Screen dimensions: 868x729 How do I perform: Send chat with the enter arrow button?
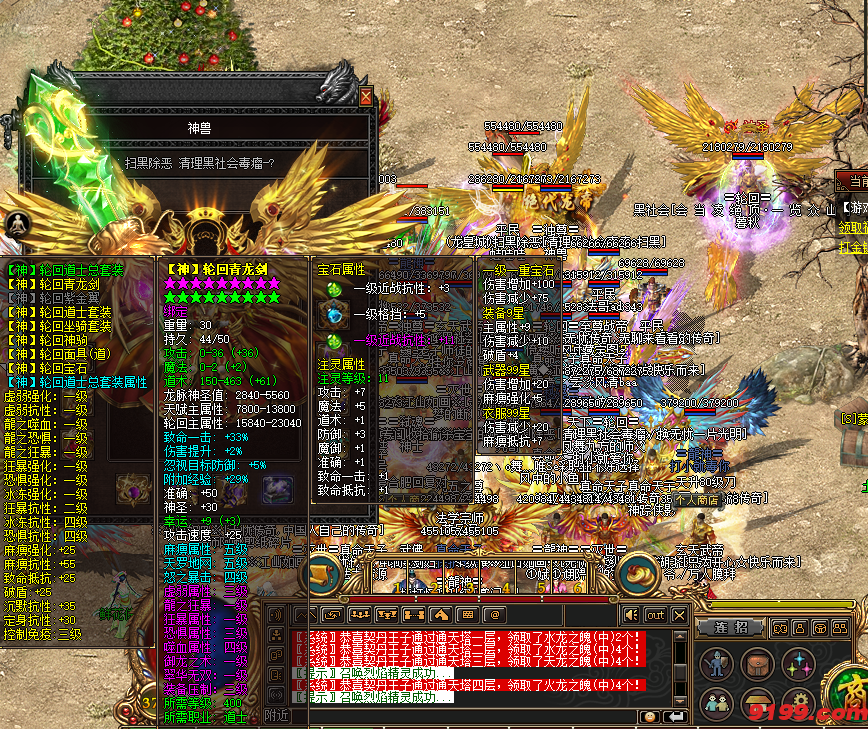pyautogui.click(x=676, y=716)
